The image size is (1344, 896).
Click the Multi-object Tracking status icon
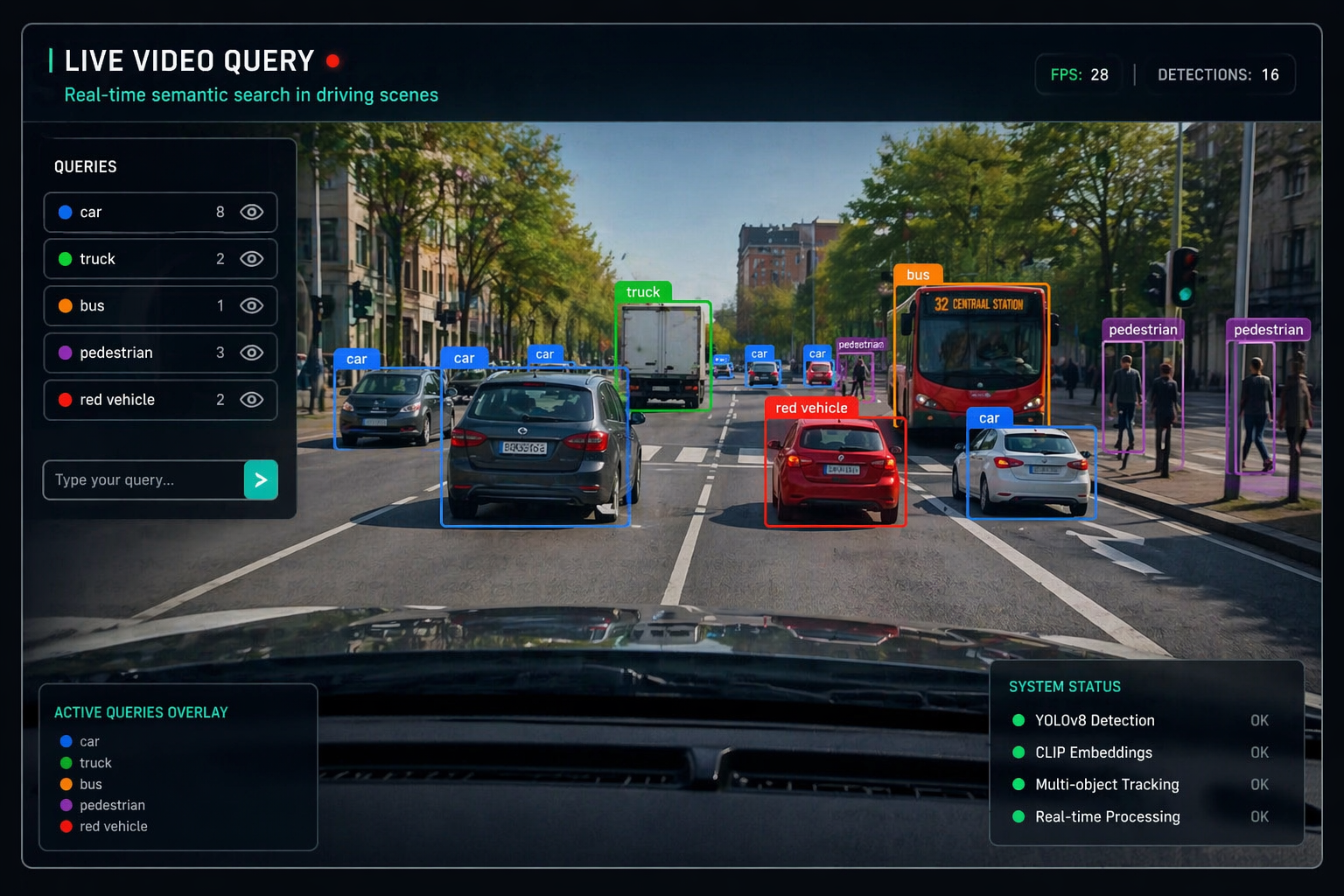click(x=1018, y=785)
